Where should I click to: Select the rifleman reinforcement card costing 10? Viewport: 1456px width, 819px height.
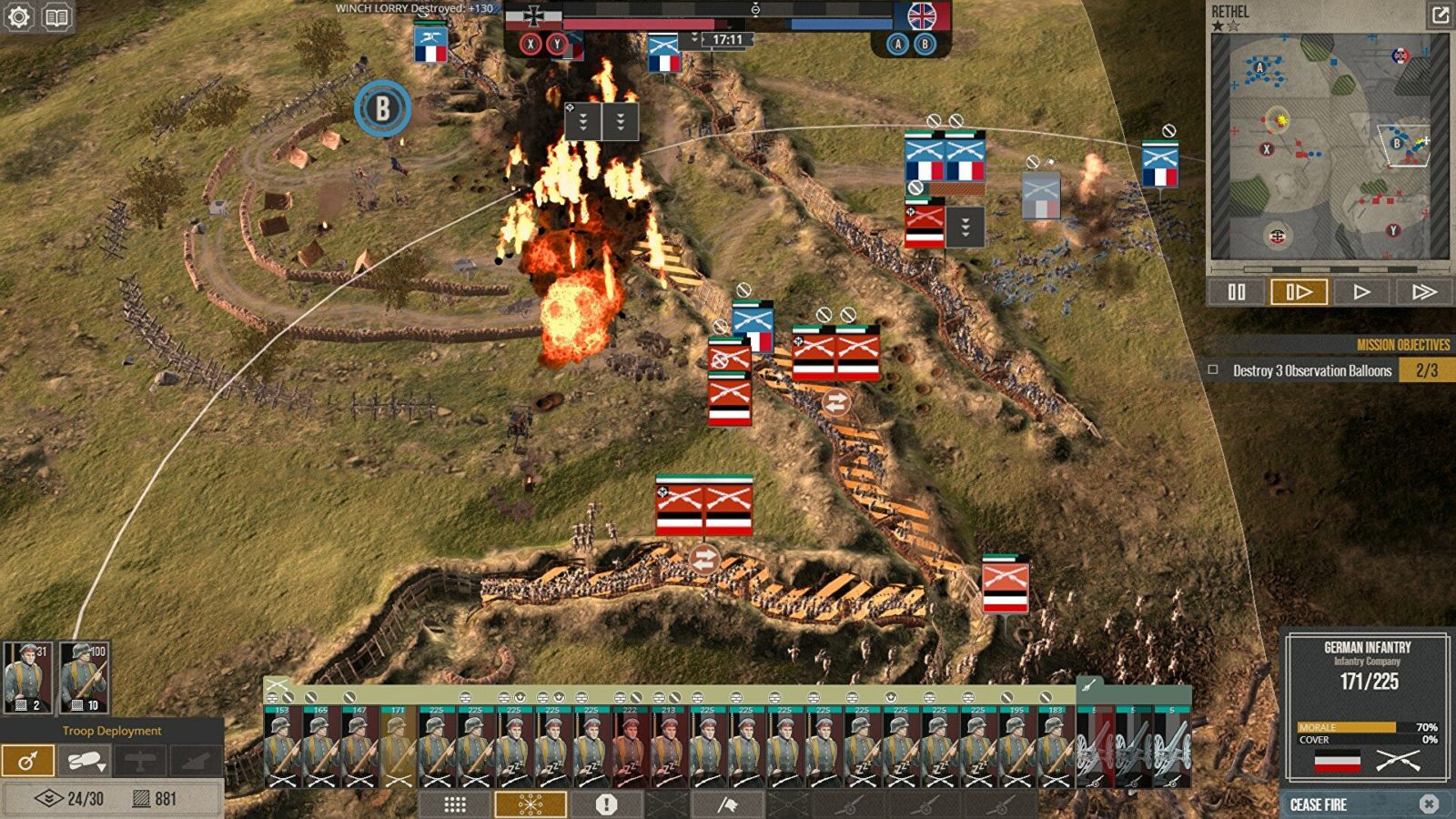[85, 677]
